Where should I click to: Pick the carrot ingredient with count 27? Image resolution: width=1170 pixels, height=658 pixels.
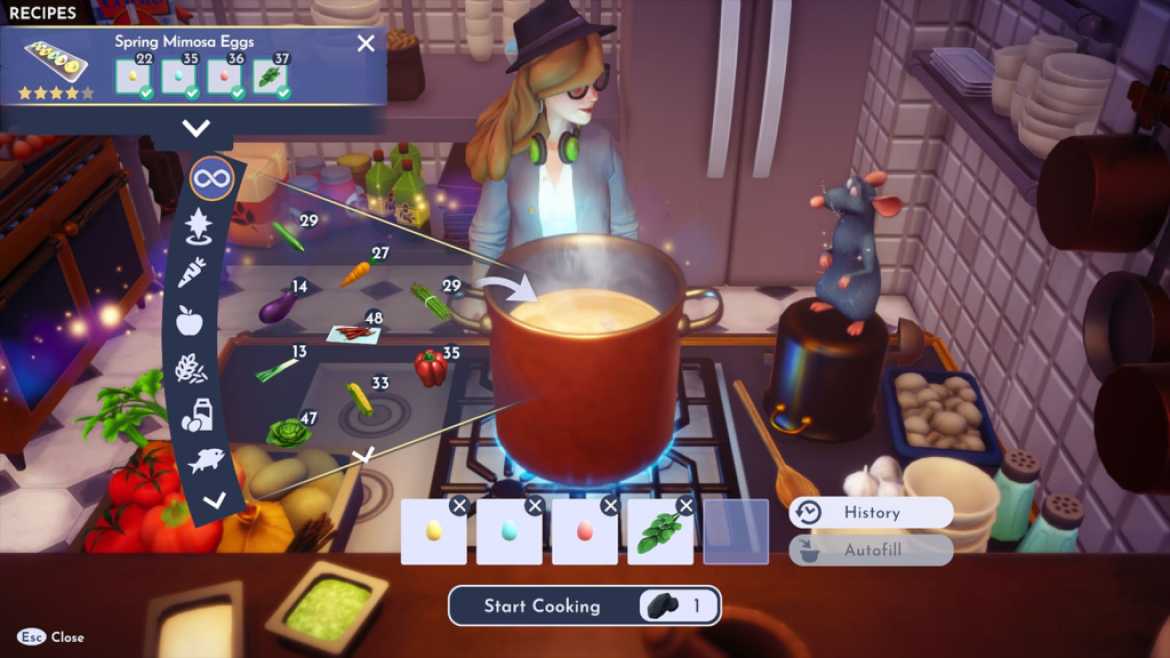(x=356, y=273)
